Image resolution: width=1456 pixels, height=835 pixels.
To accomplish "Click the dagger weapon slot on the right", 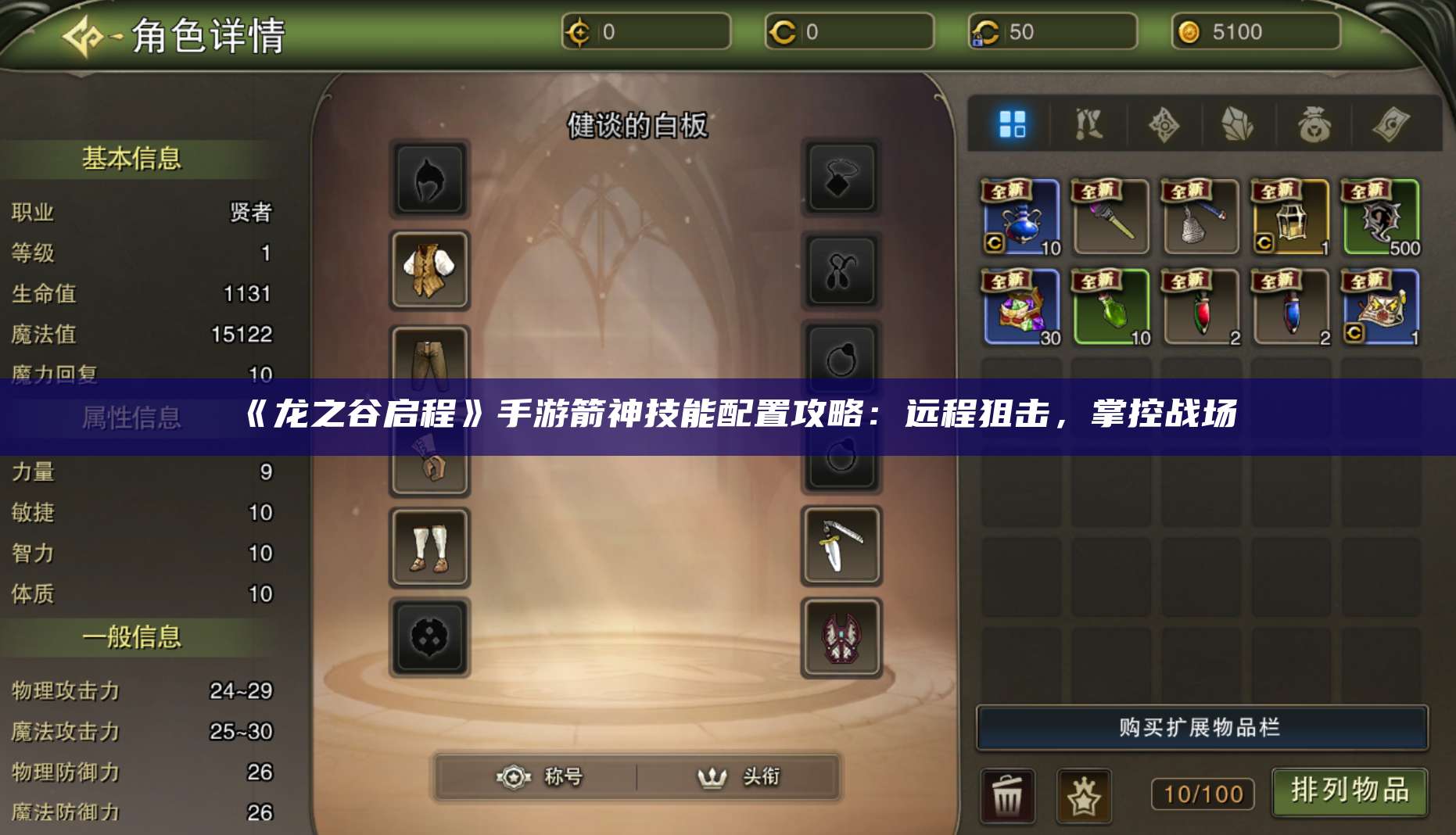I will click(841, 547).
